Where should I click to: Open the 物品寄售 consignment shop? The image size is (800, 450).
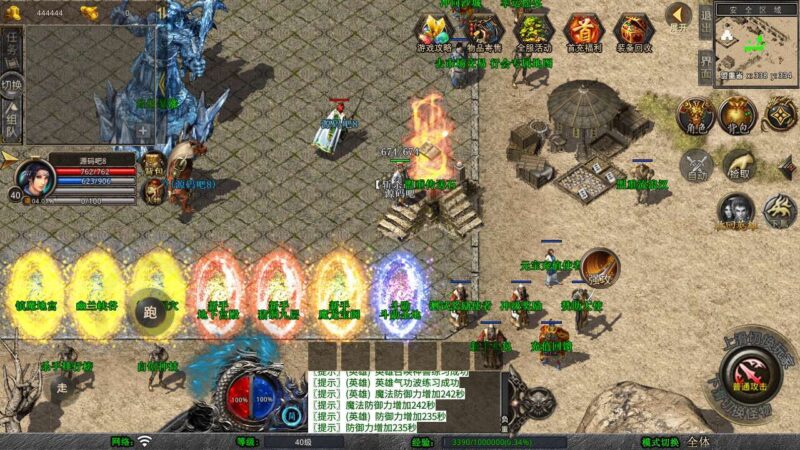click(x=483, y=32)
